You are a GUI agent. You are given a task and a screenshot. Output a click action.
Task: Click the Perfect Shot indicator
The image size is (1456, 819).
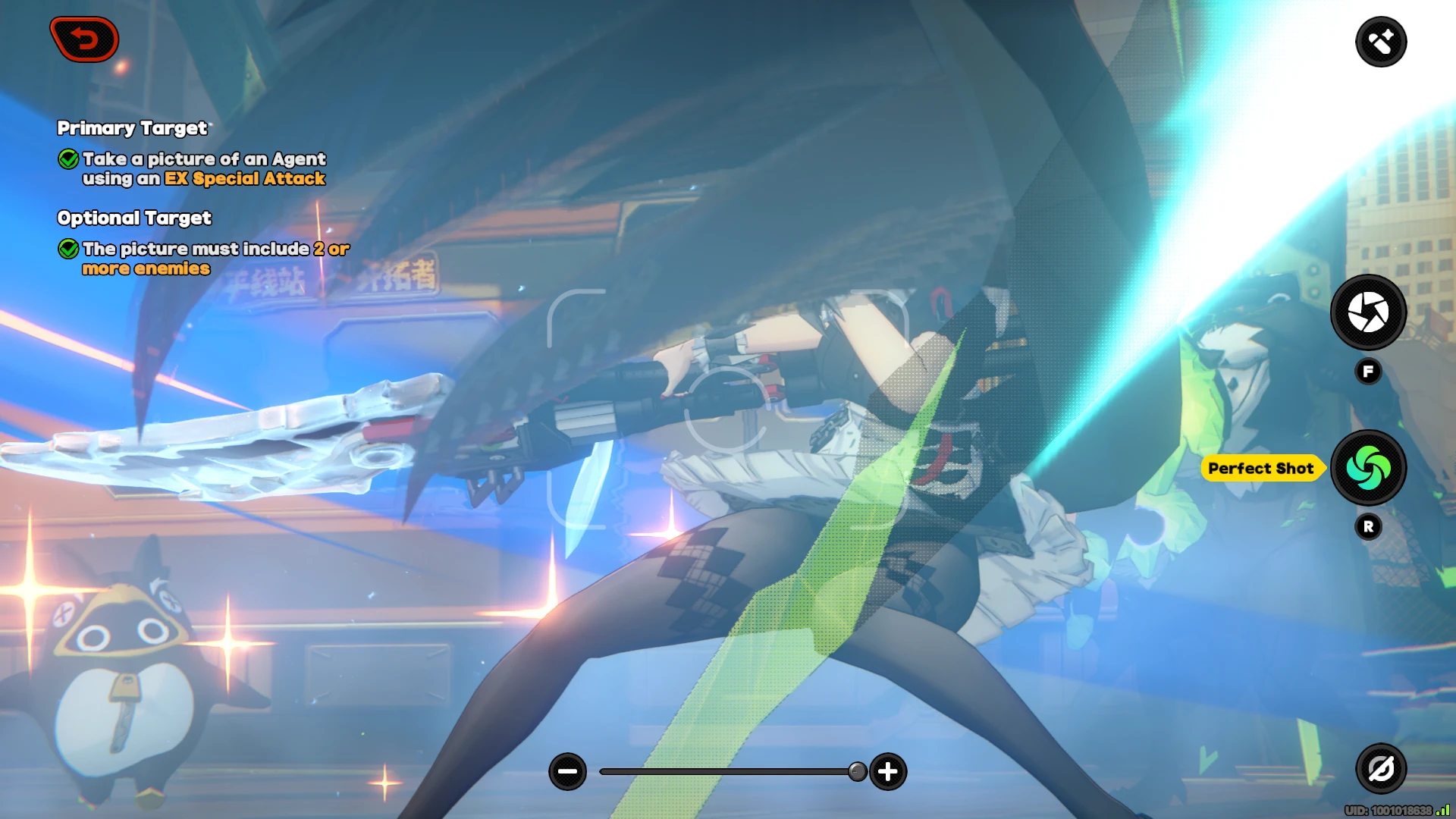pos(1262,468)
